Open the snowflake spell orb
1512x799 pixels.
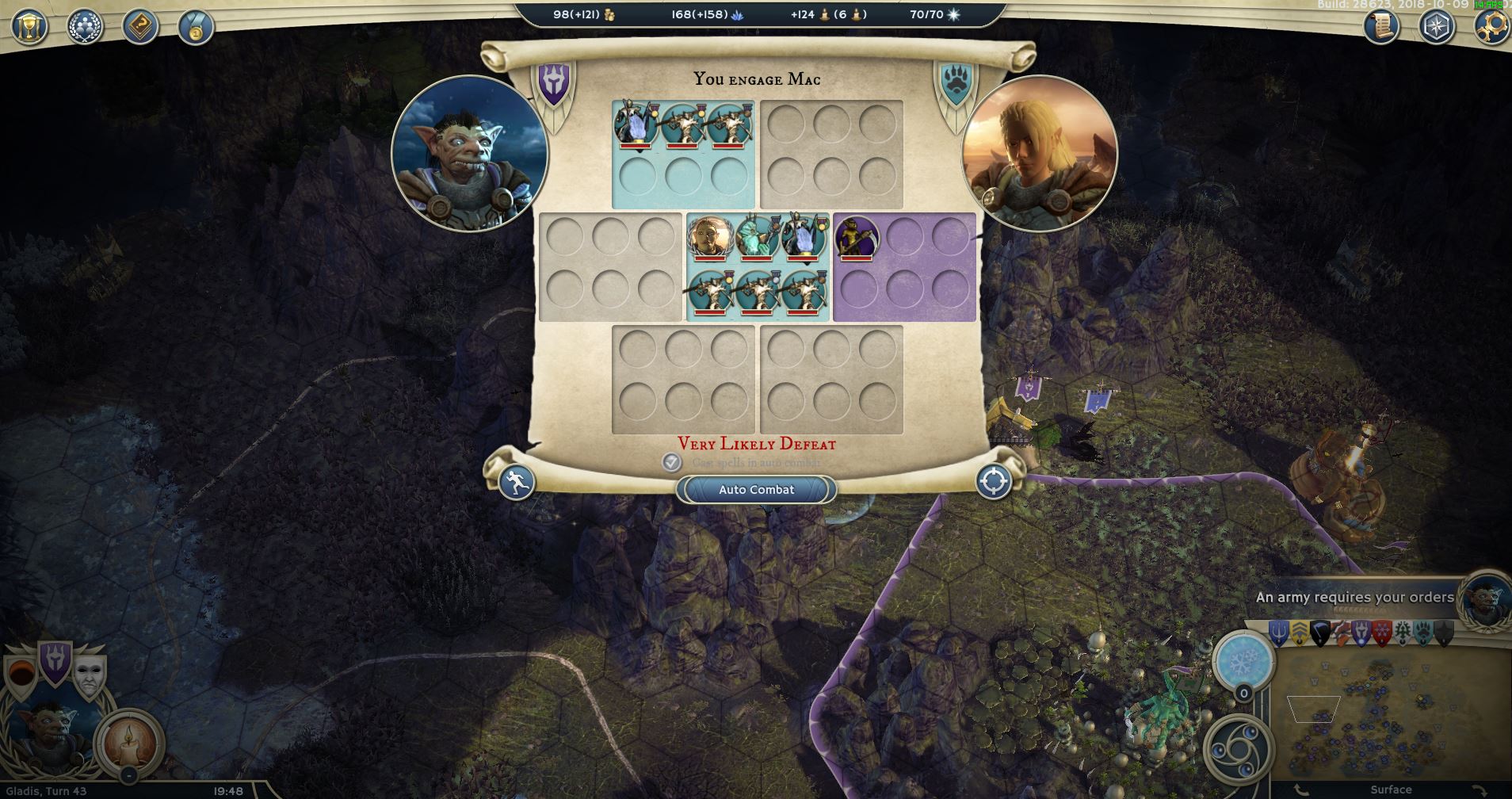click(1243, 659)
